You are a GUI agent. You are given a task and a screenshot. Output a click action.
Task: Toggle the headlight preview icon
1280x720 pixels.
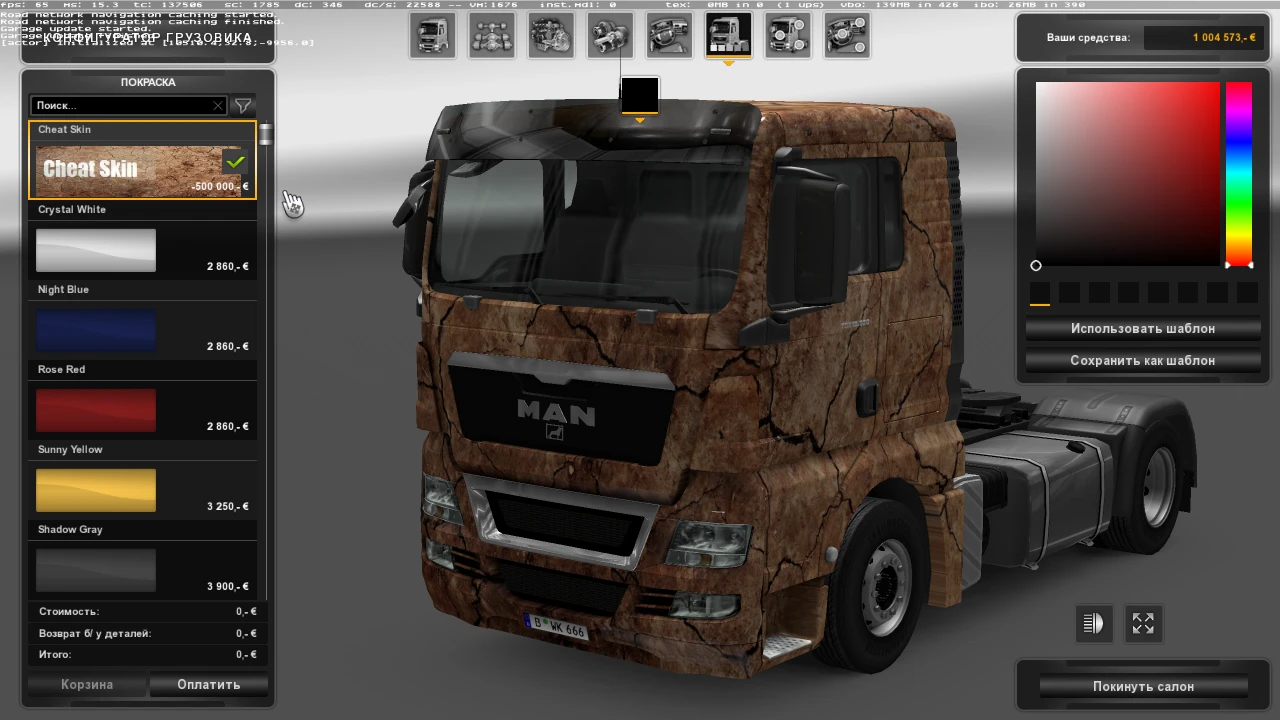[x=1093, y=623]
